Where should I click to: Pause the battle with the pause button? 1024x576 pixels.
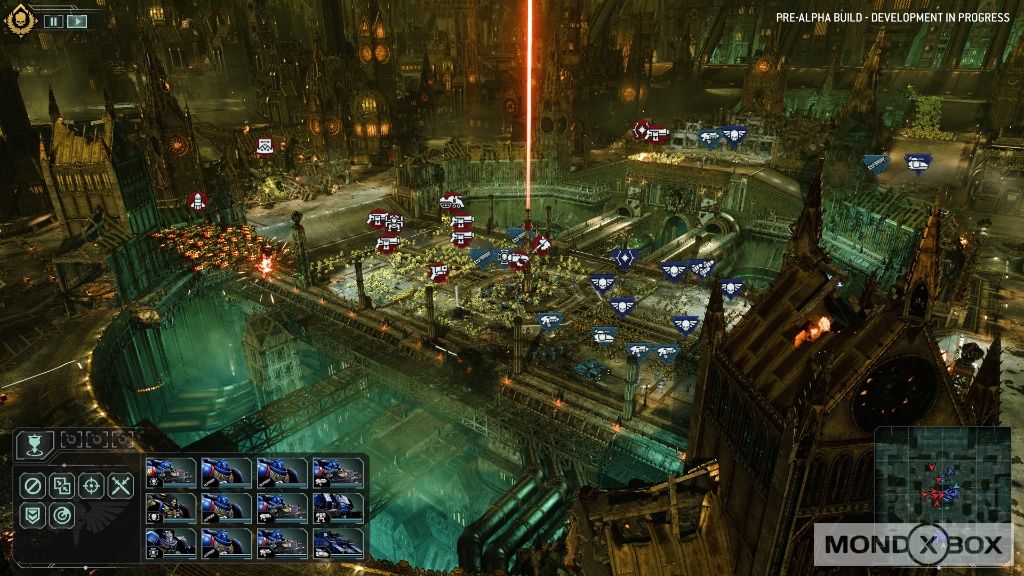[x=53, y=20]
